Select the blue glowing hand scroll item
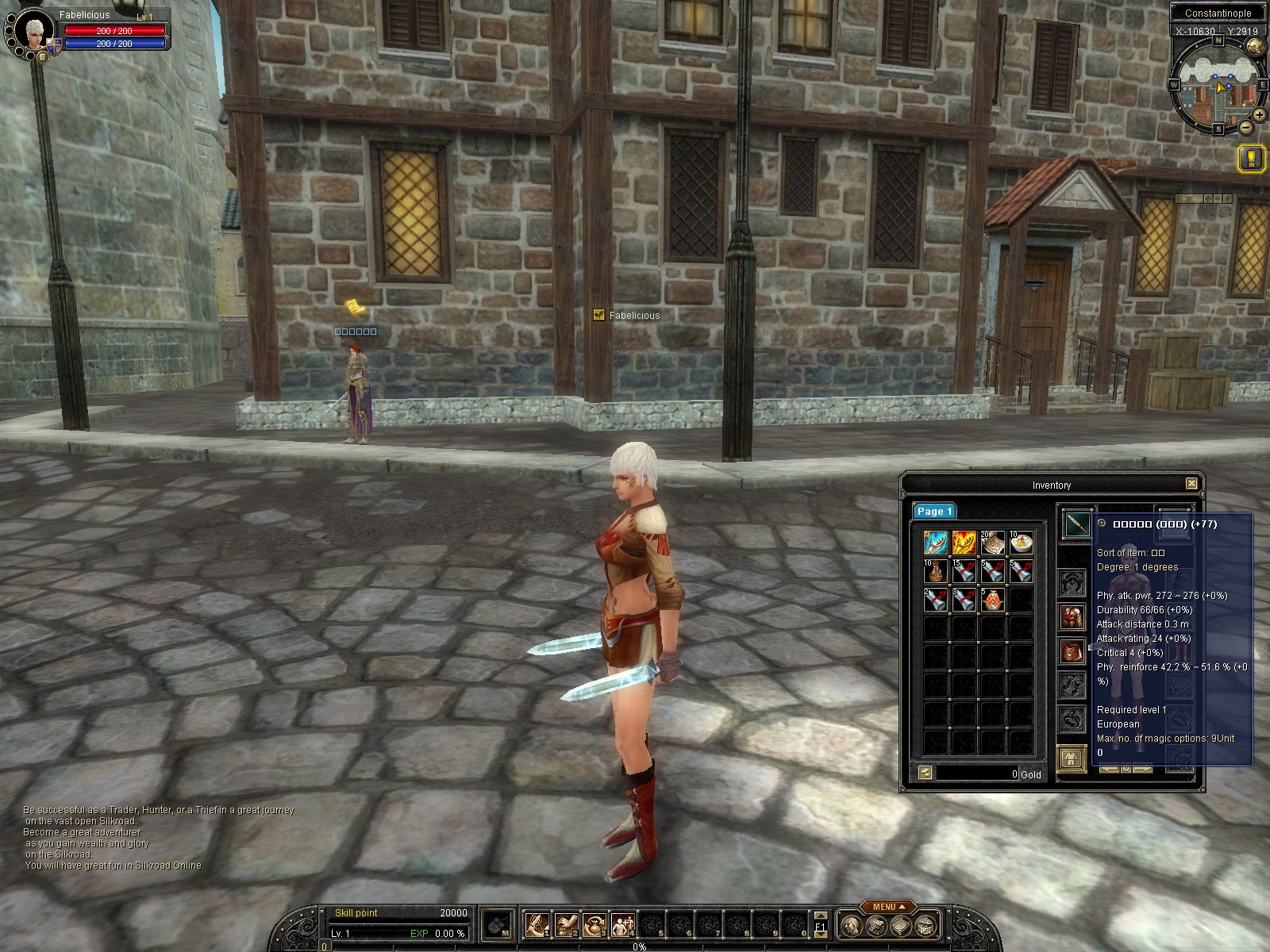 (x=936, y=543)
